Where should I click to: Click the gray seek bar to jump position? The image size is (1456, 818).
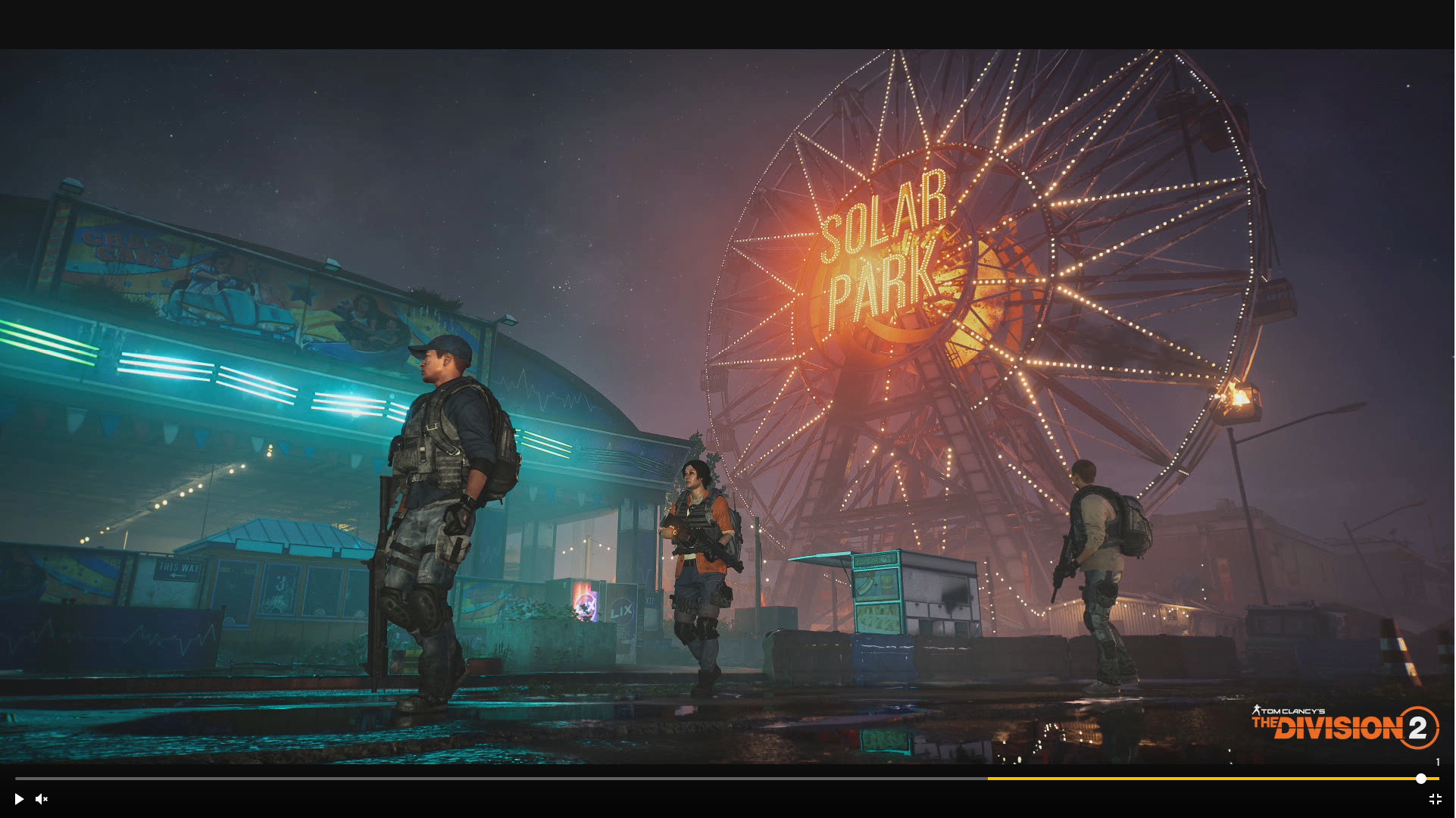click(492, 779)
